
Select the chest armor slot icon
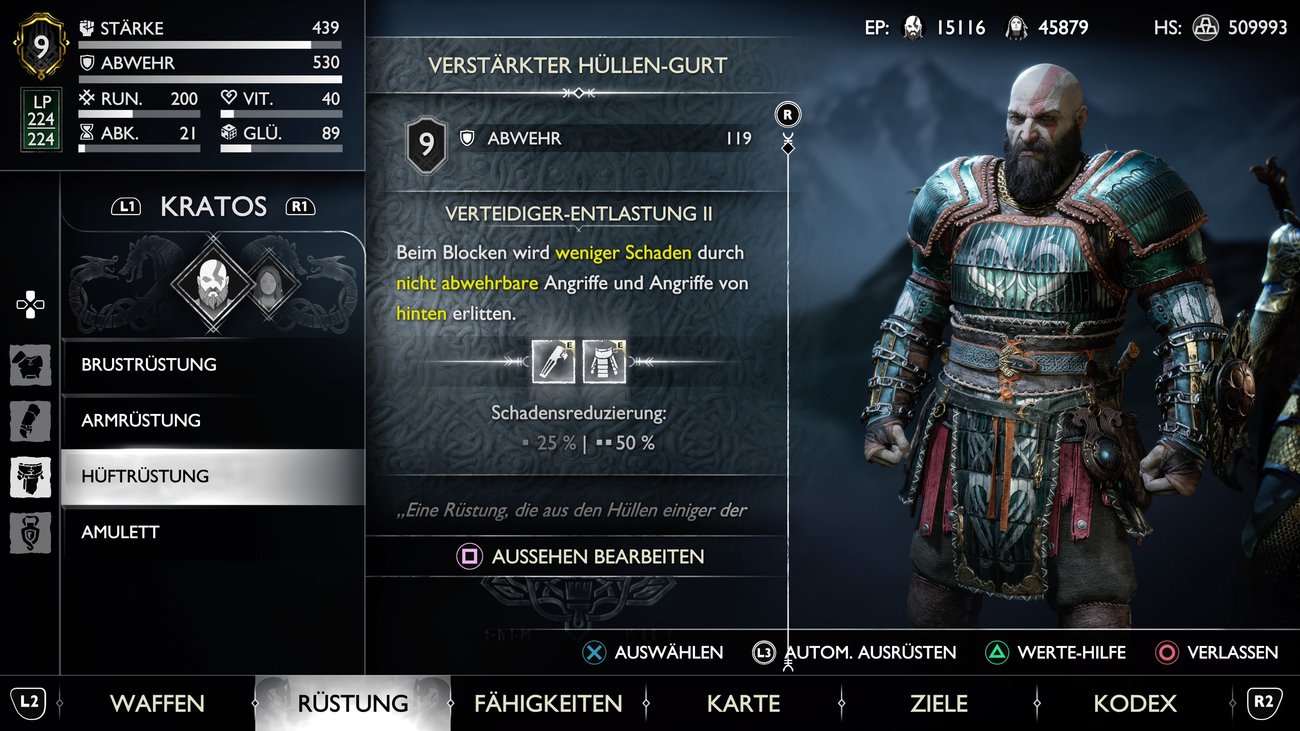click(x=29, y=365)
